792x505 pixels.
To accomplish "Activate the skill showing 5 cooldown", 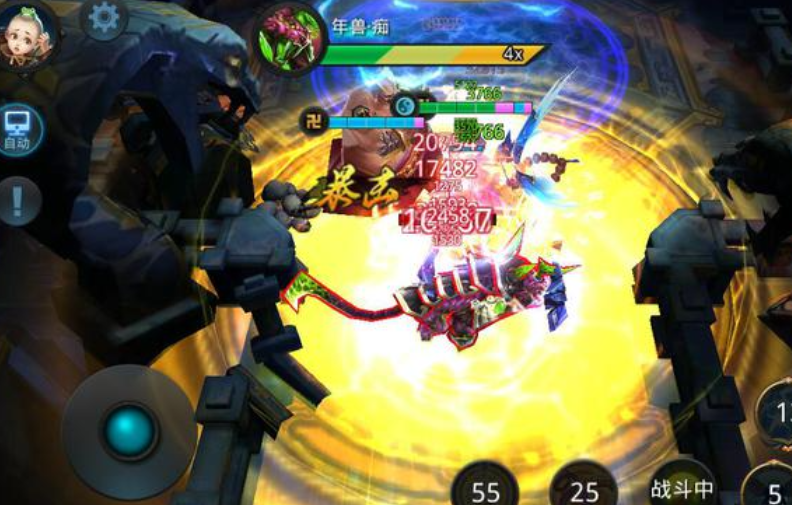I will tap(772, 487).
